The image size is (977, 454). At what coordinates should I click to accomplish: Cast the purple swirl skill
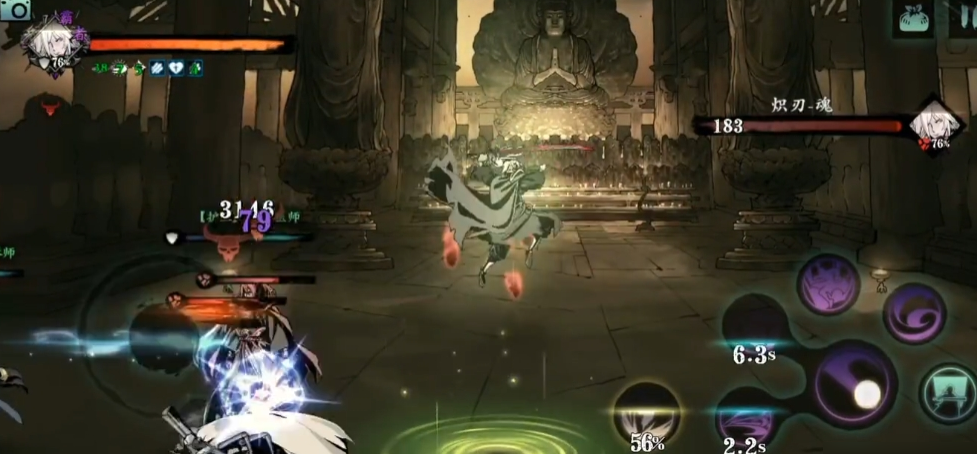tap(914, 313)
